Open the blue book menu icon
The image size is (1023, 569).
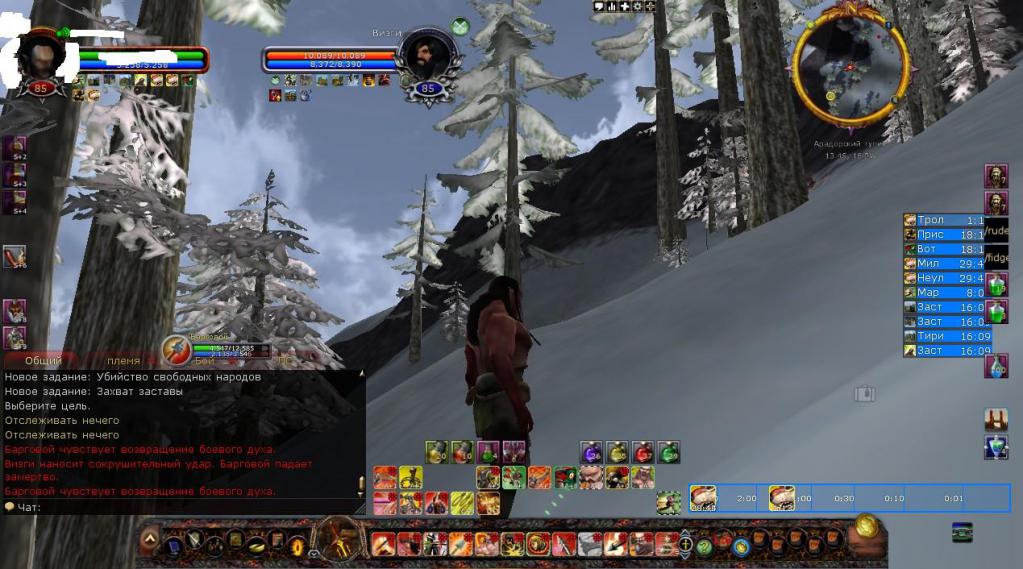click(x=174, y=546)
